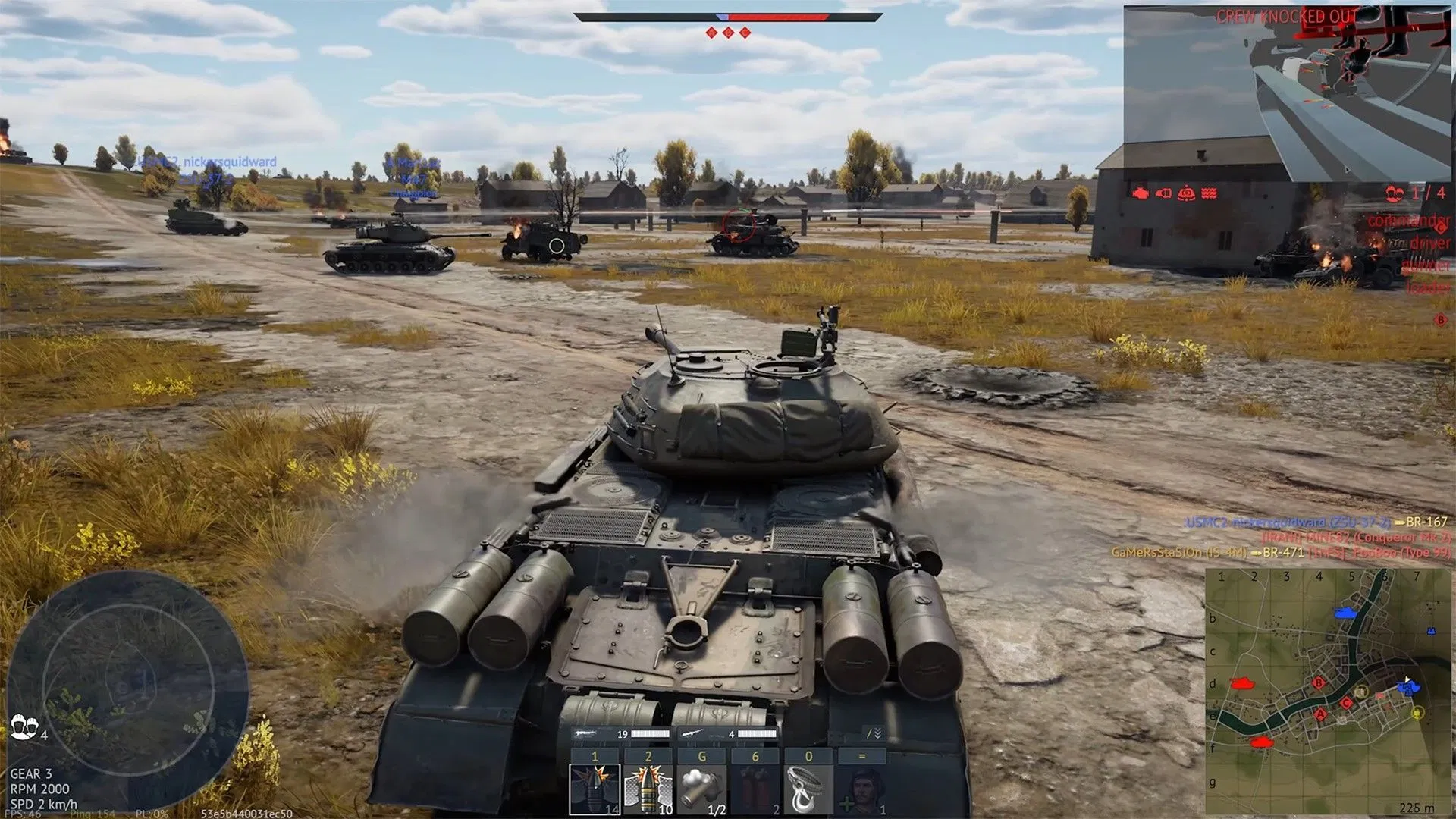Click the driver crew status label

coord(1432,244)
